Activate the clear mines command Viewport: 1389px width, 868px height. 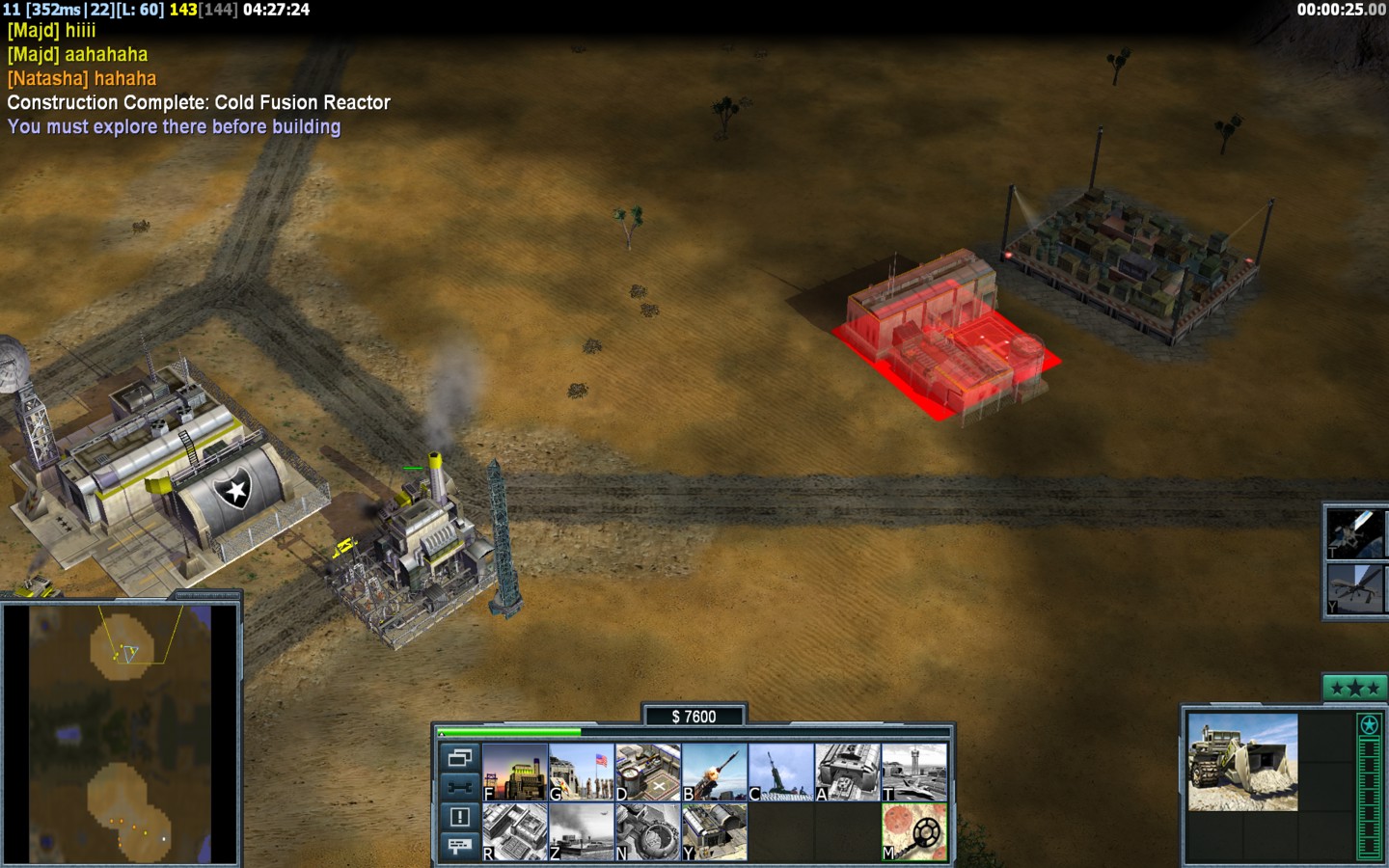click(x=914, y=831)
